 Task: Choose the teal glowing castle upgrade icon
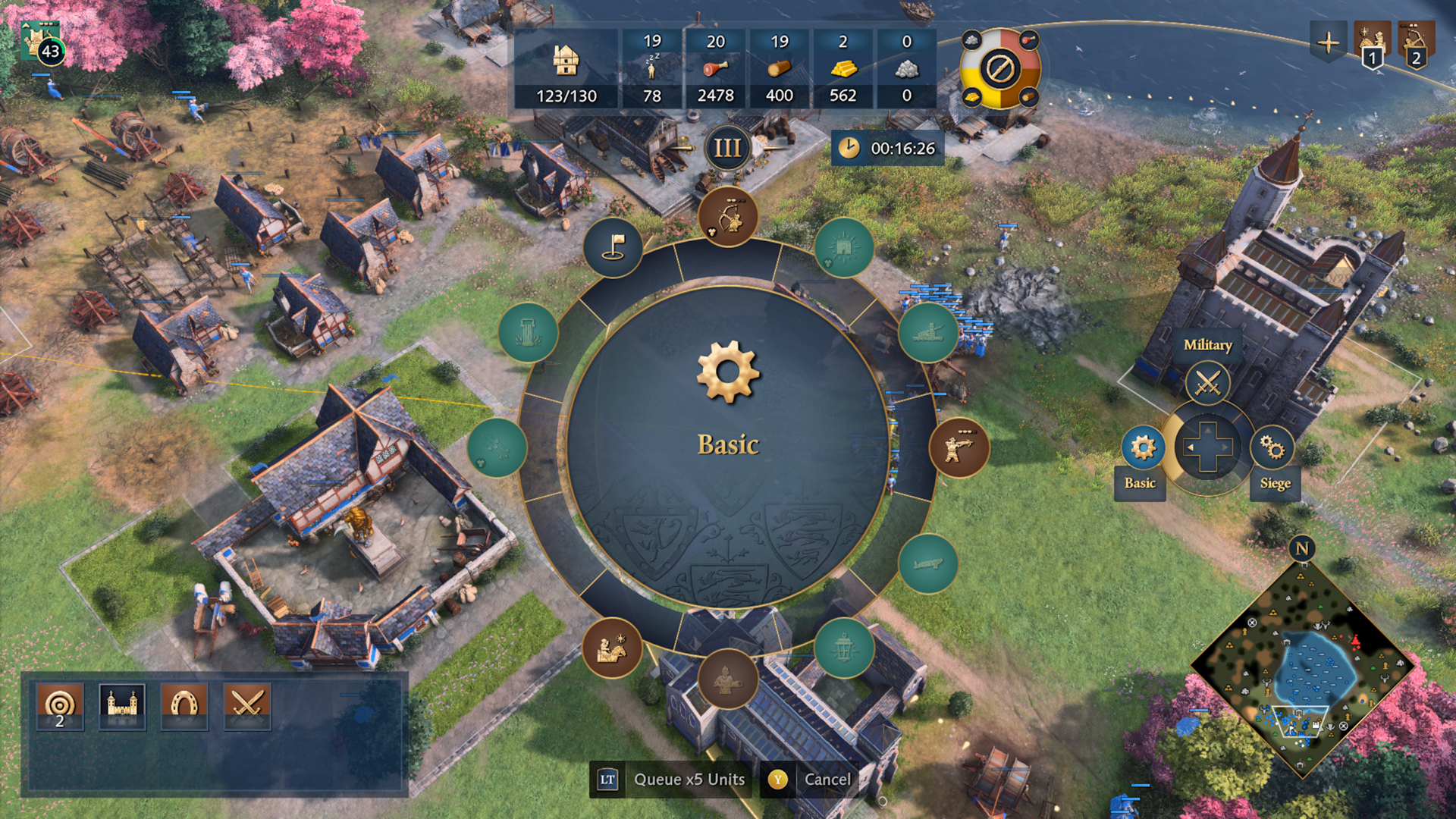pyautogui.click(x=843, y=248)
